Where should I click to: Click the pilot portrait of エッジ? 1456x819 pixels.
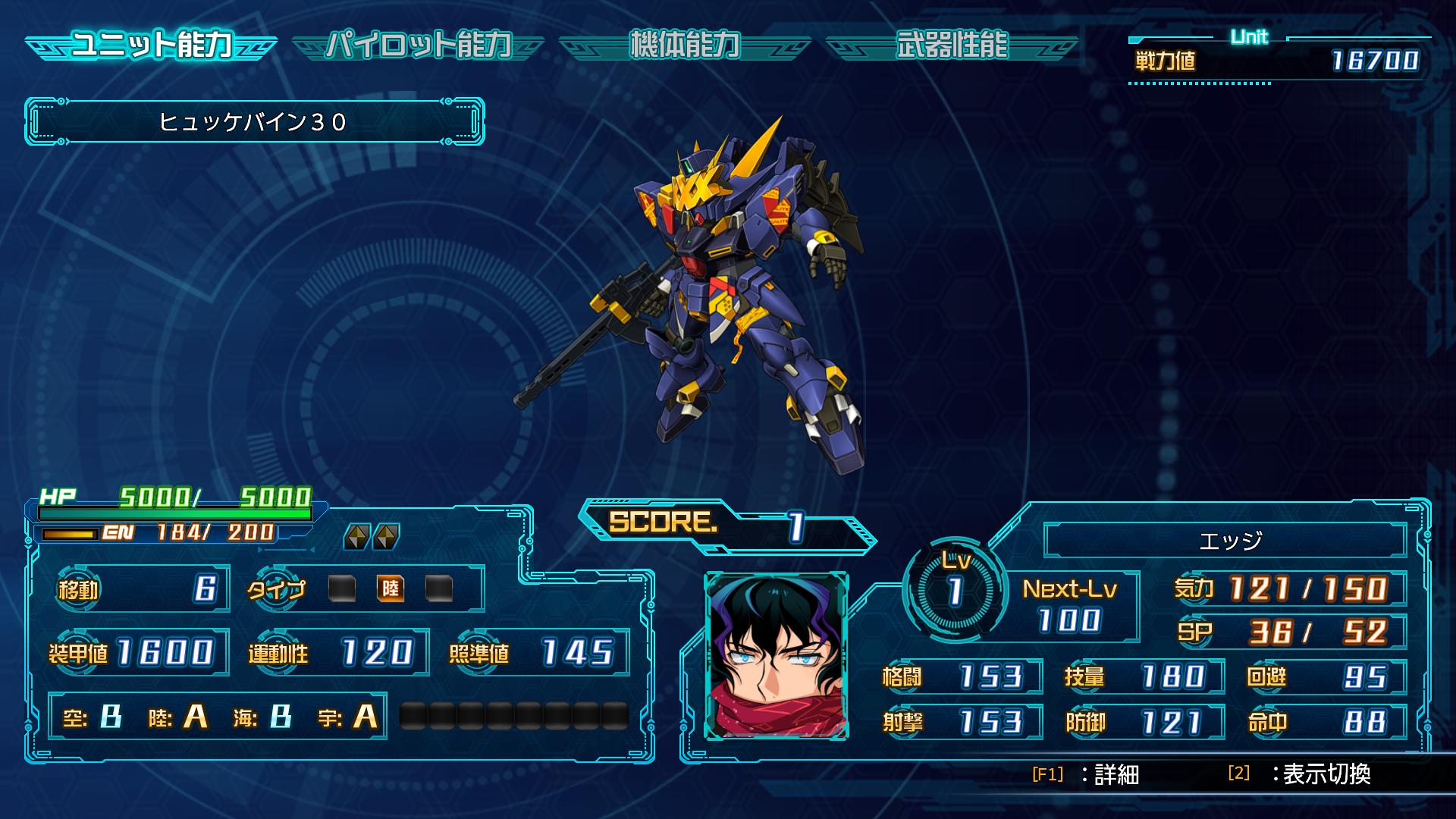pyautogui.click(x=776, y=656)
